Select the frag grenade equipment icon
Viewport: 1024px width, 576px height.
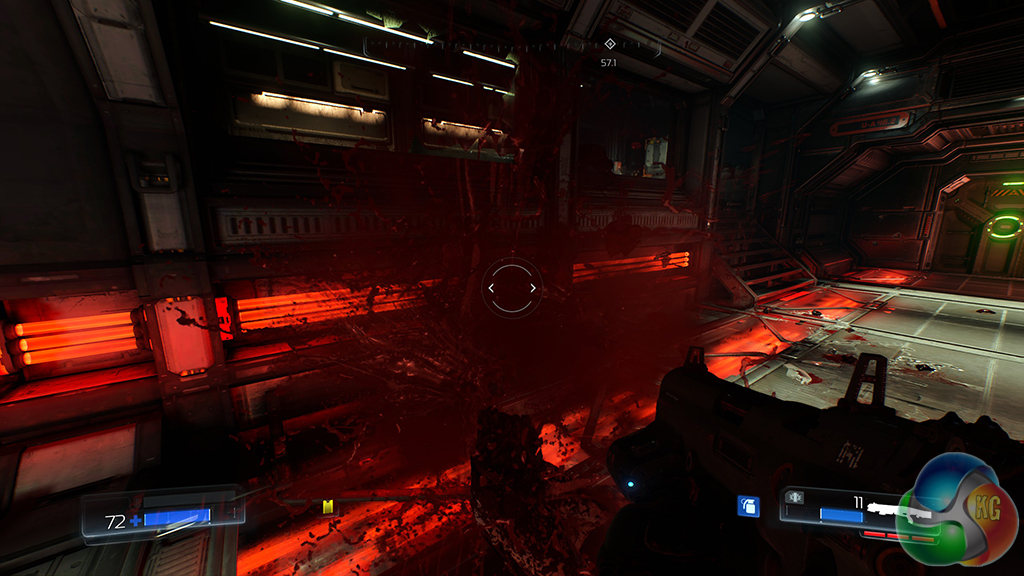coord(747,506)
